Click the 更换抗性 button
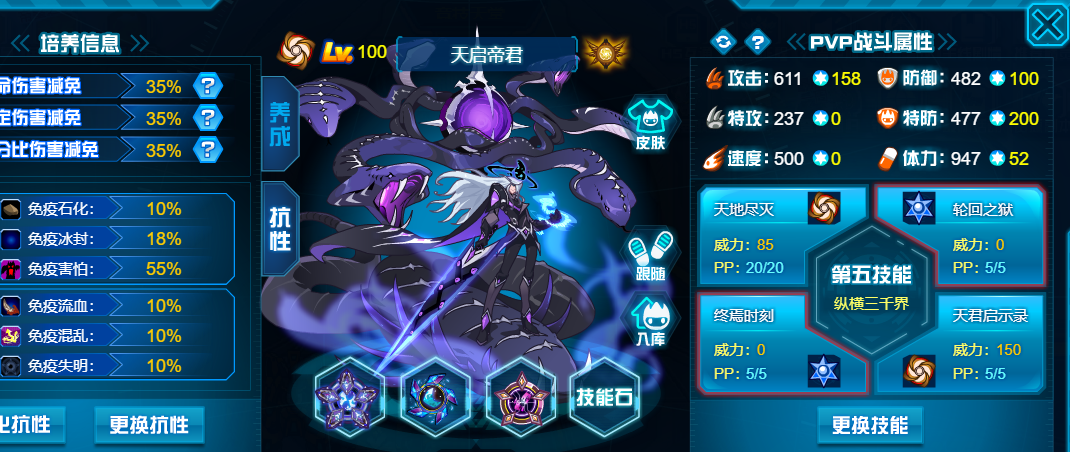Image resolution: width=1070 pixels, height=452 pixels. coord(149,425)
